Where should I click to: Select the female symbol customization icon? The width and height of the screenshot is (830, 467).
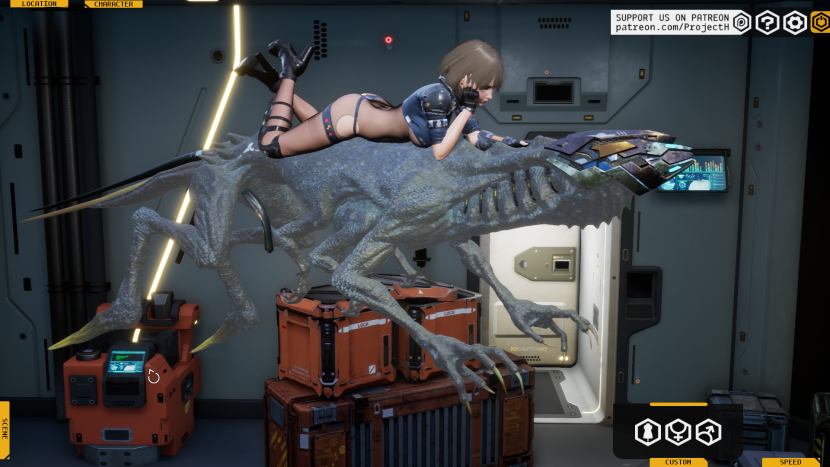pos(678,432)
